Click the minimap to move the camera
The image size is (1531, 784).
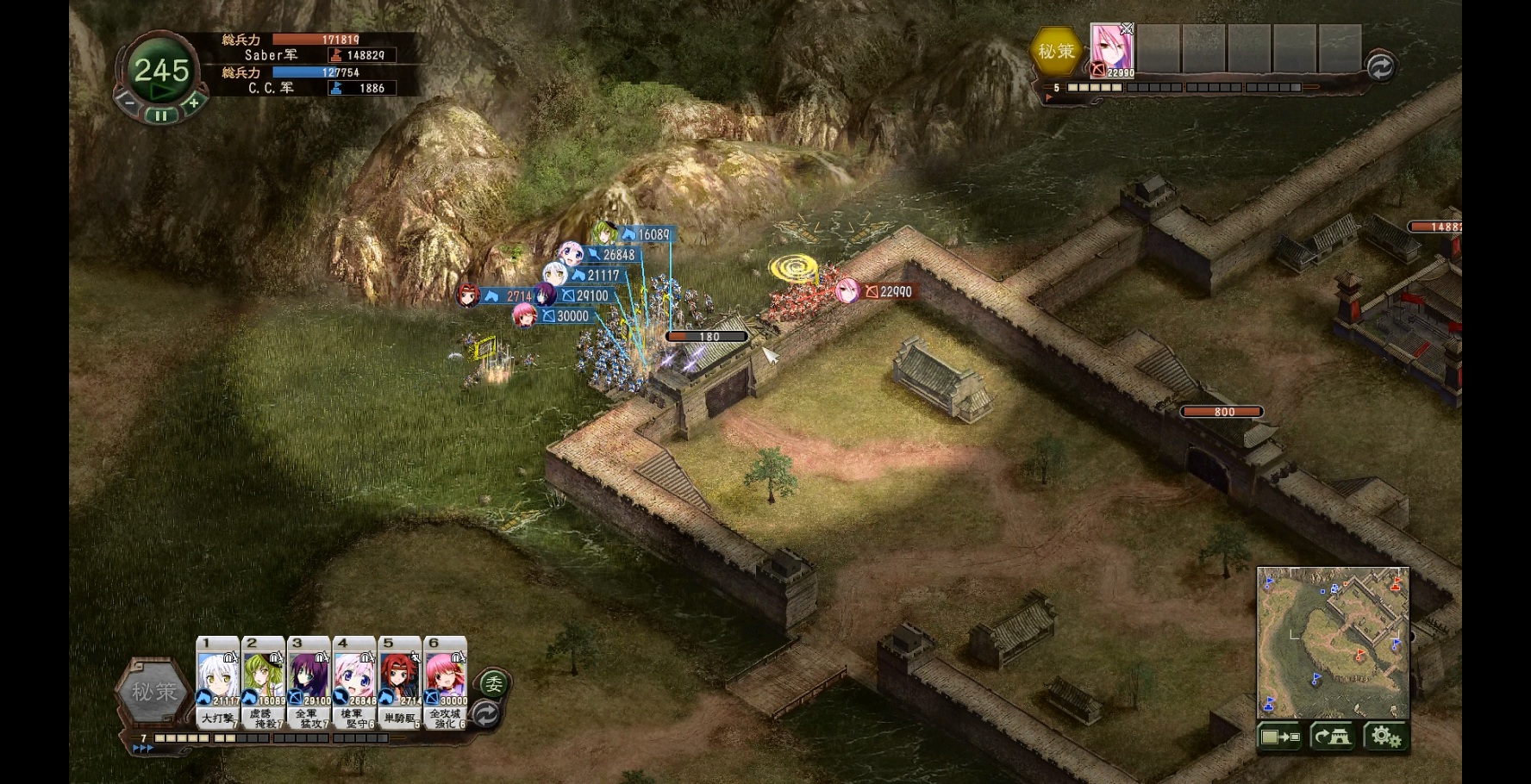(x=1332, y=642)
